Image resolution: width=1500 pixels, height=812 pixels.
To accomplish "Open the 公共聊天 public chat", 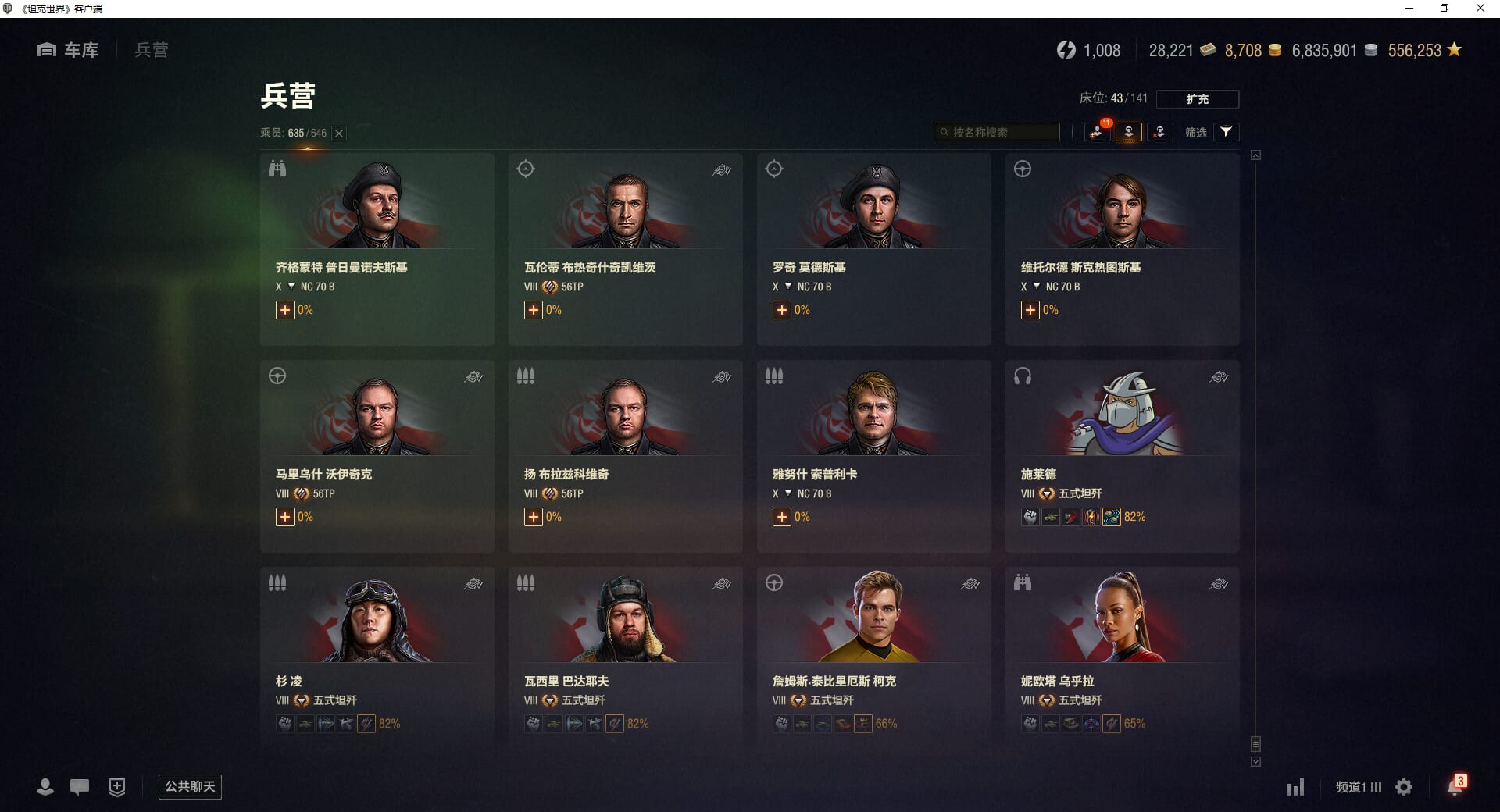I will [x=190, y=786].
